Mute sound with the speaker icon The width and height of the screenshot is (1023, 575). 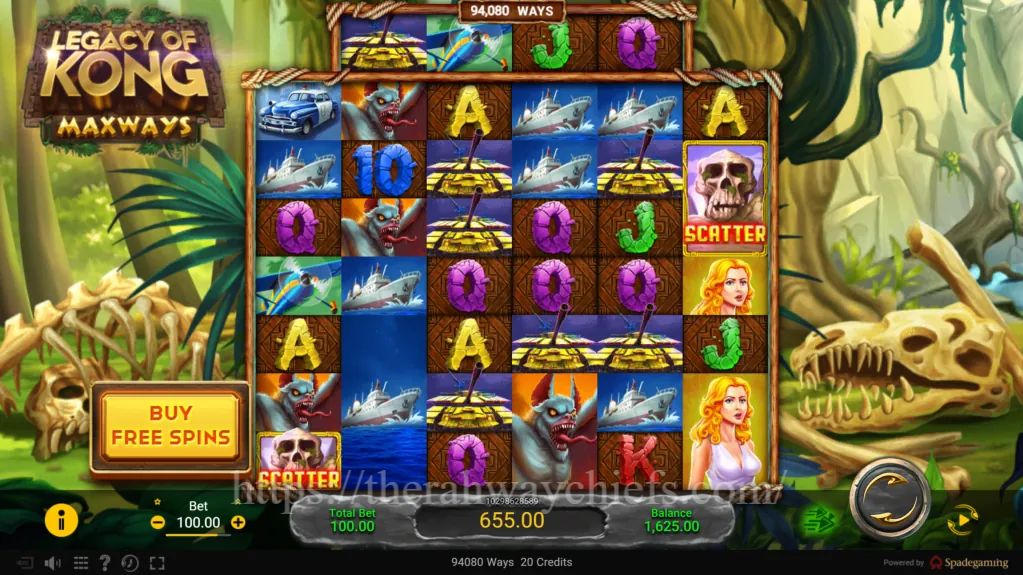tap(51, 563)
